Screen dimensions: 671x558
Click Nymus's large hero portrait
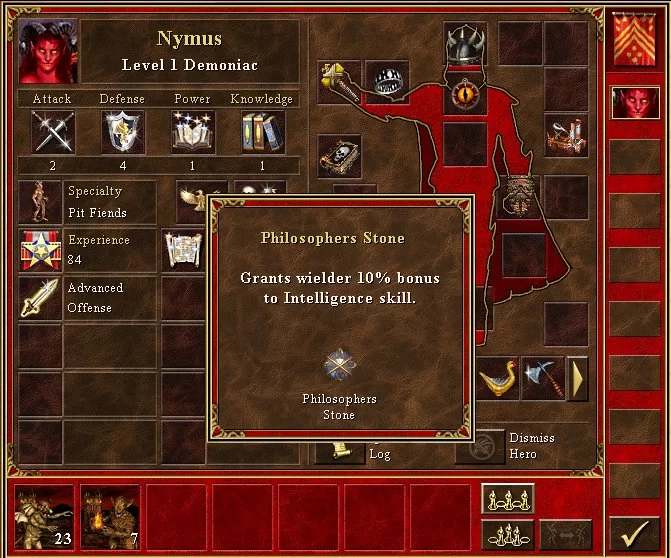pos(46,50)
